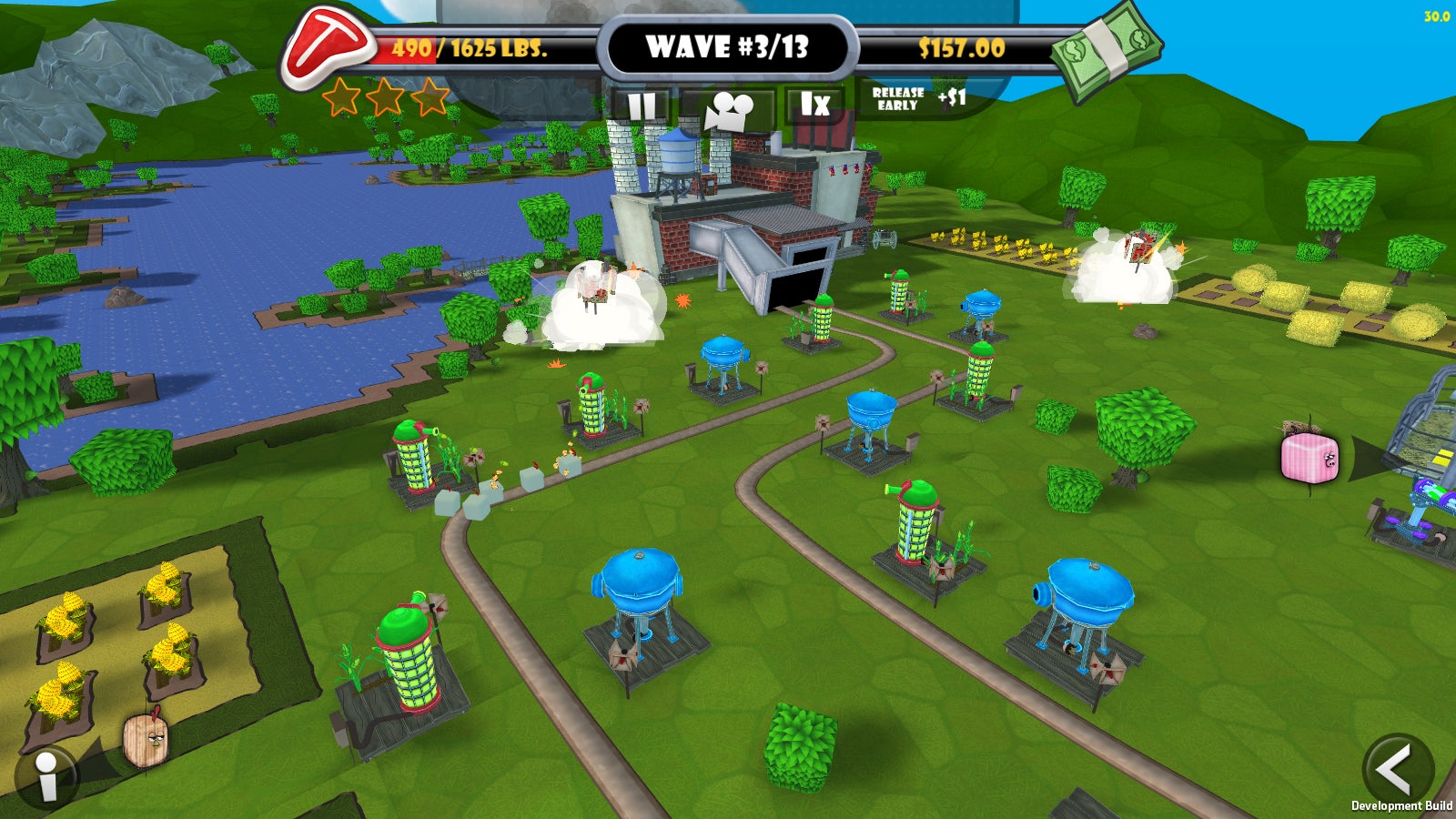Change the 1x game speed
1456x819 pixels.
point(814,106)
